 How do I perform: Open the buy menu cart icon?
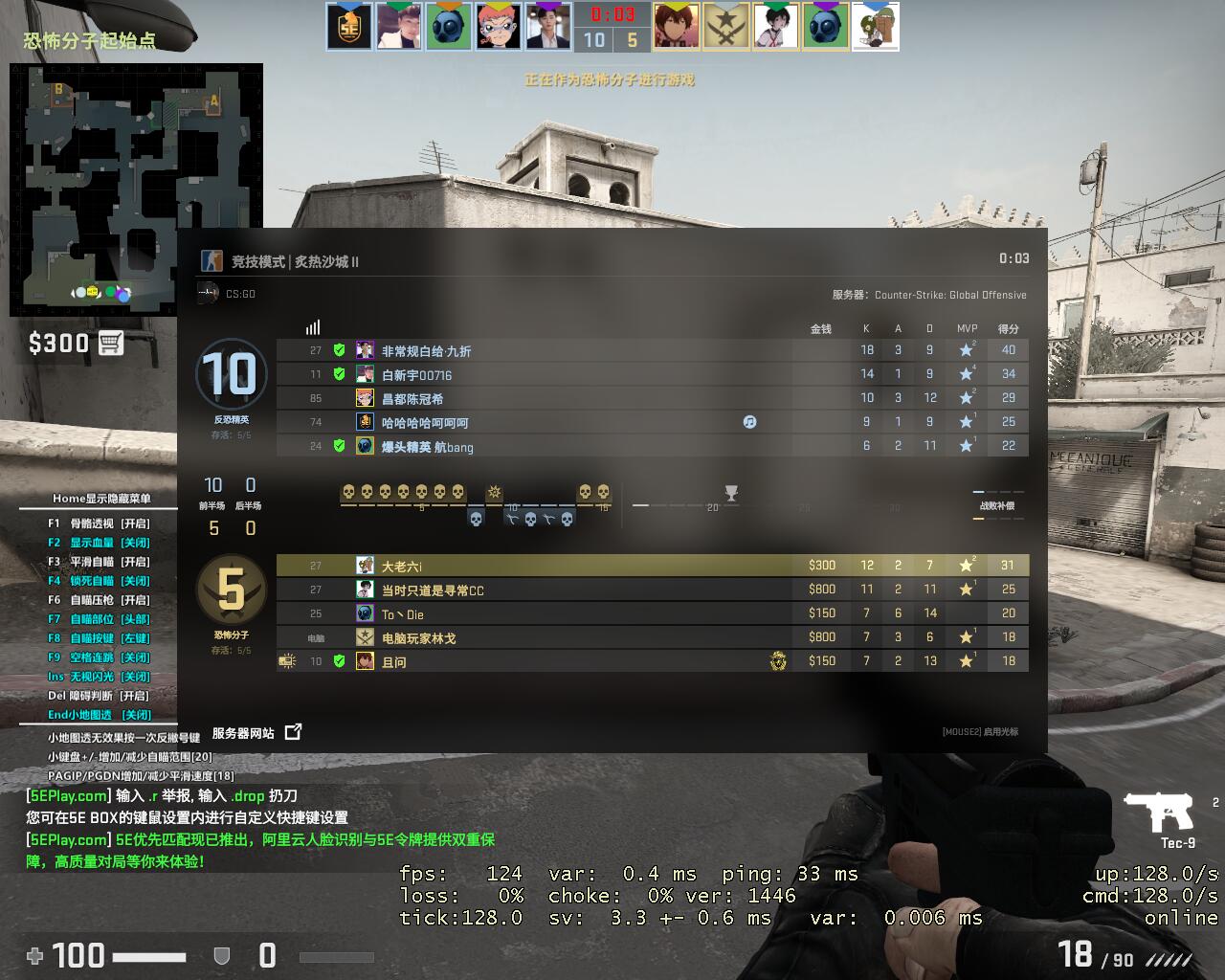click(x=111, y=343)
